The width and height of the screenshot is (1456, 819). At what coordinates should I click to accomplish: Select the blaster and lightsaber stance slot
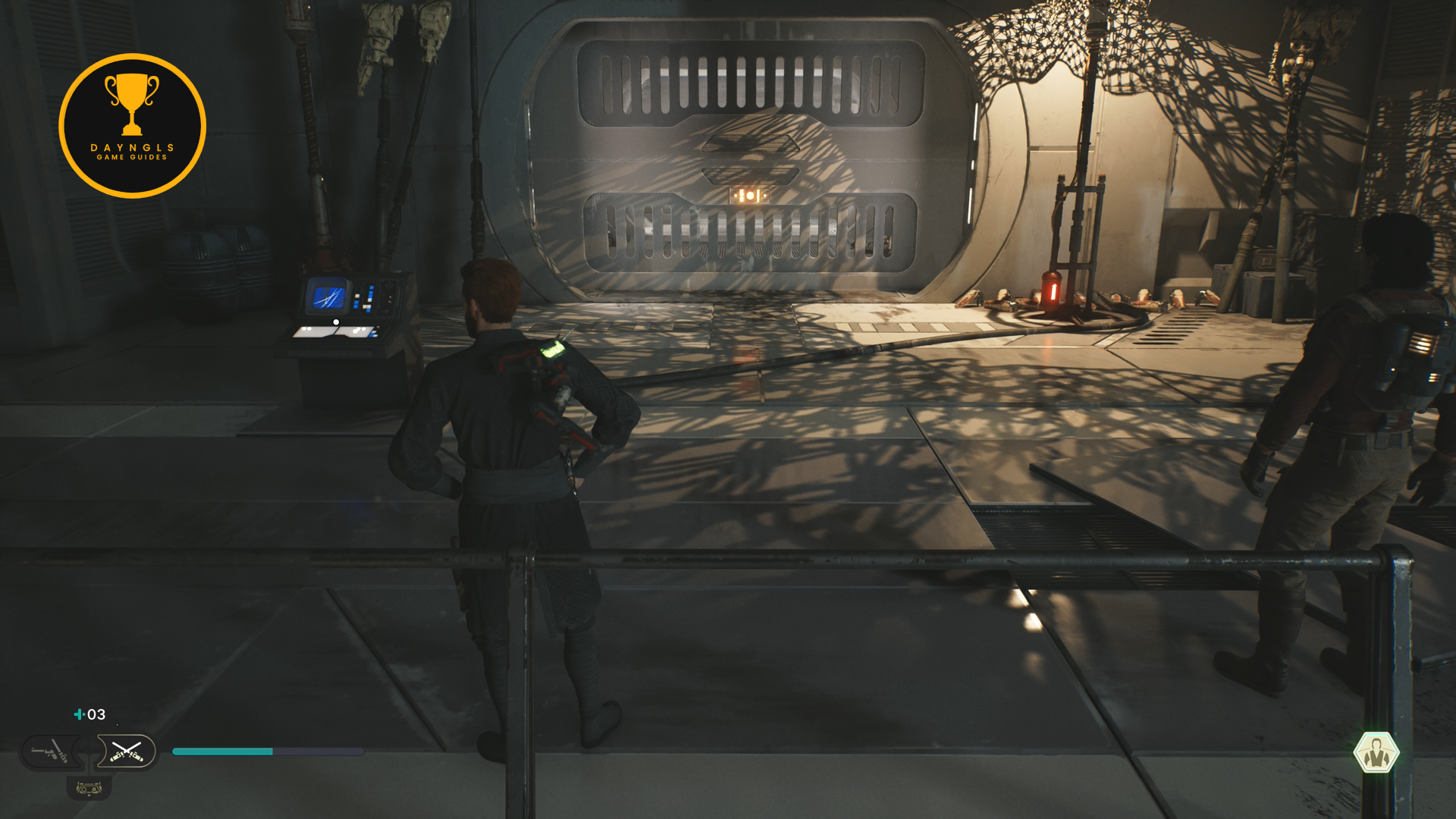coord(50,752)
